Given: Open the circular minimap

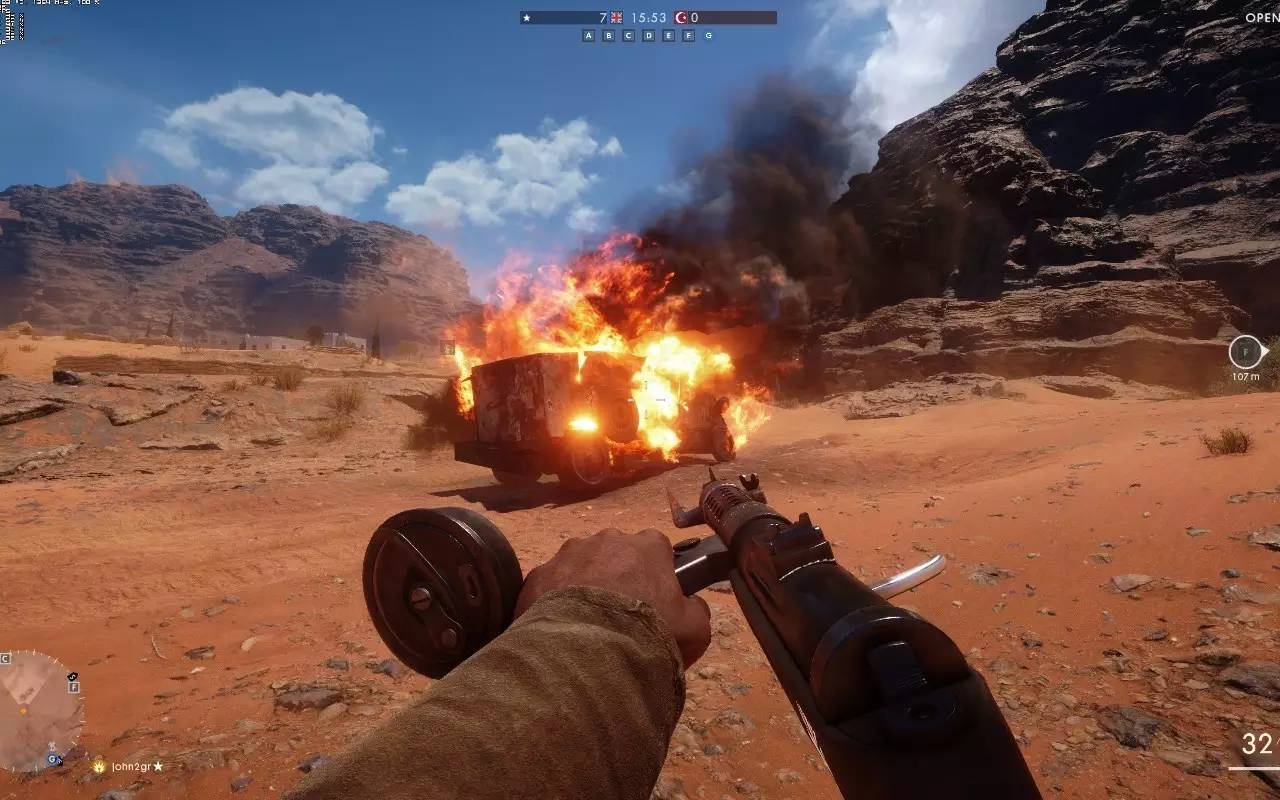Looking at the screenshot, I should coord(40,711).
